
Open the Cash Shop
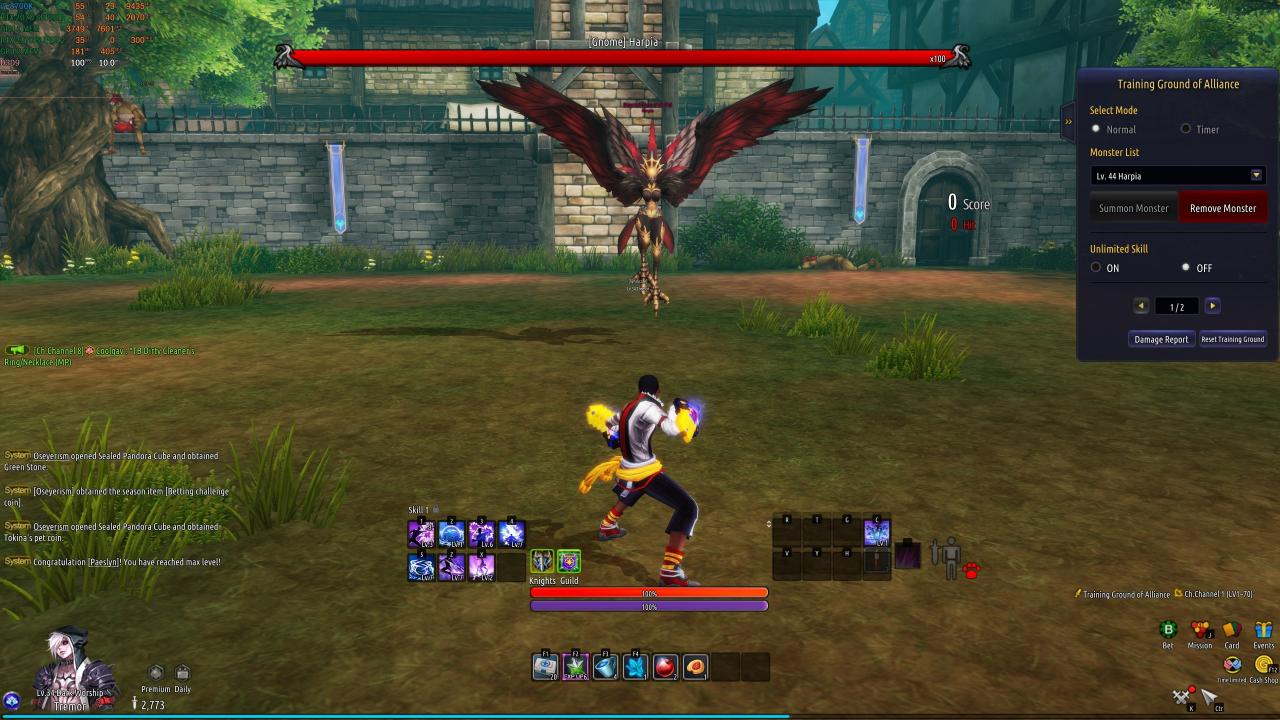(1264, 665)
